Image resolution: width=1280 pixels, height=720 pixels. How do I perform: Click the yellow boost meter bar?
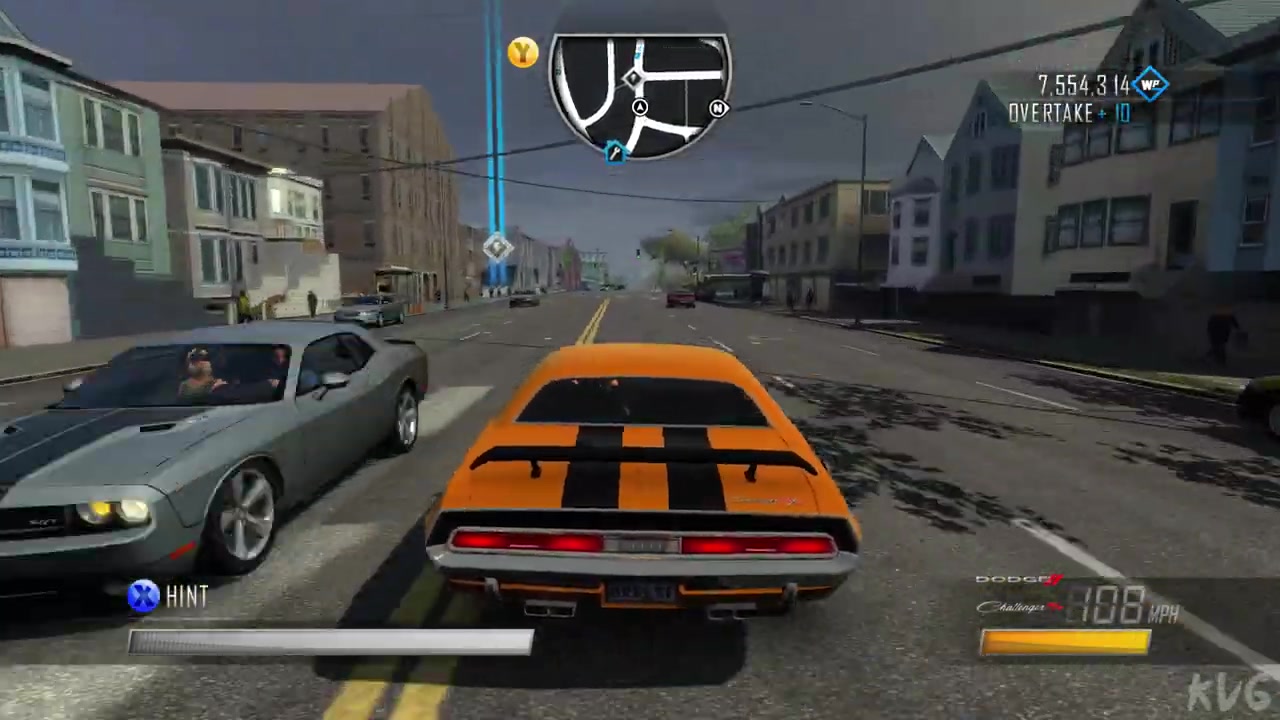point(1065,641)
